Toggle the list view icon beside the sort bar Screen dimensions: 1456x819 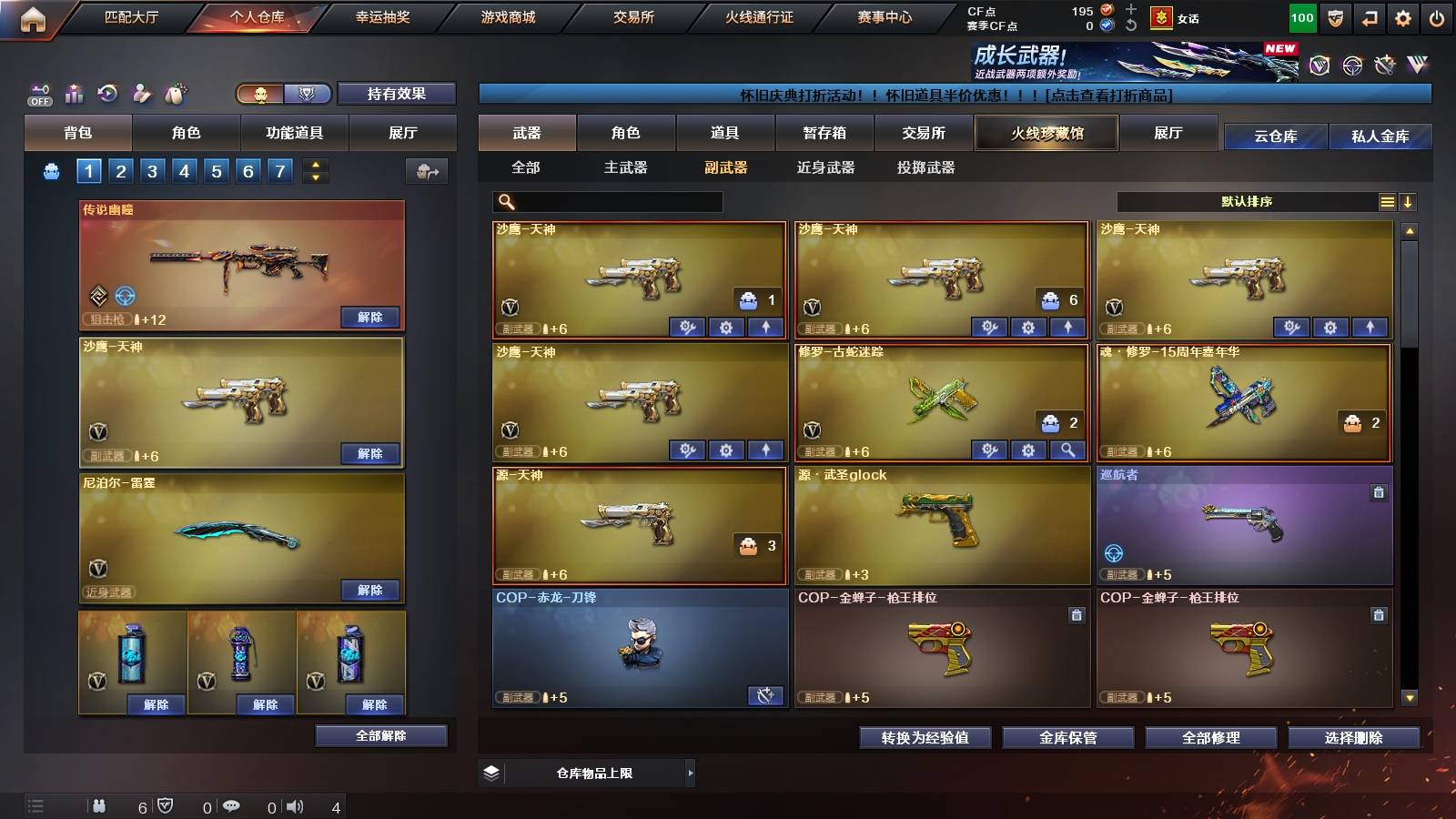click(x=1386, y=201)
